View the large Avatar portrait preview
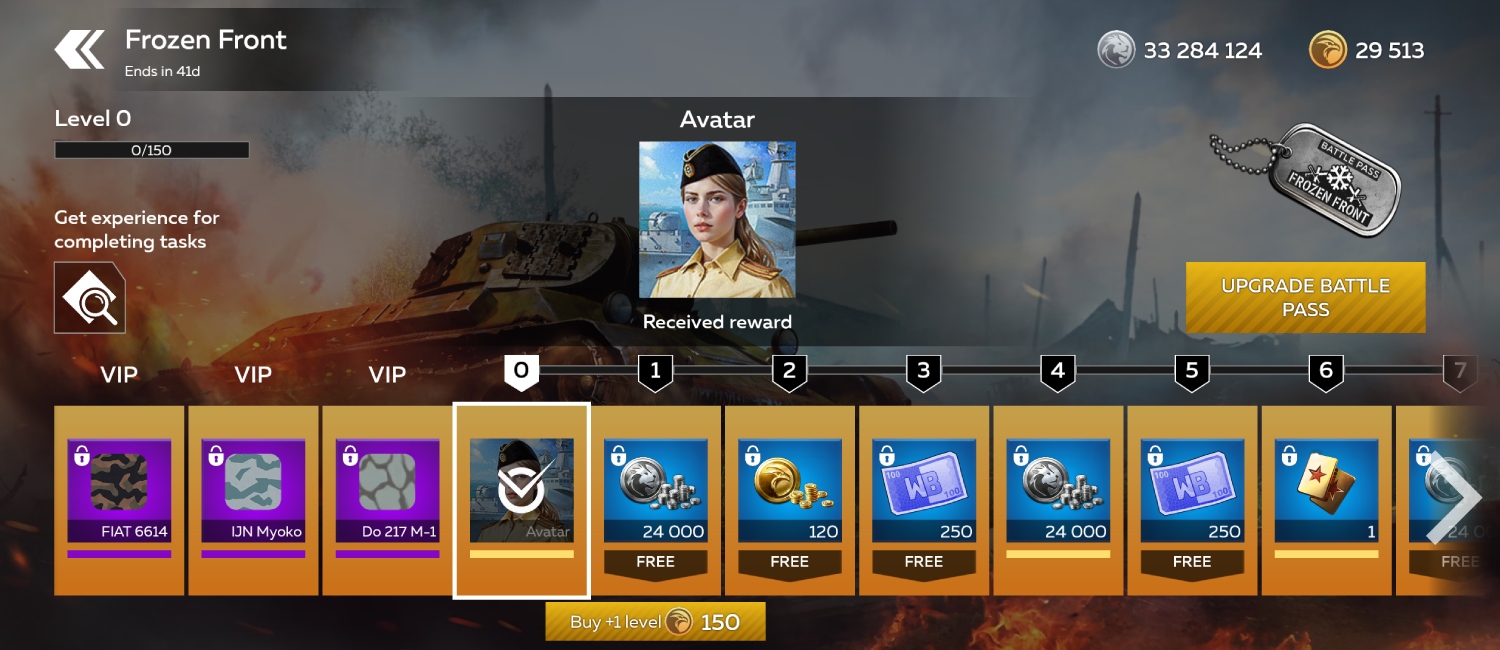This screenshot has height=650, width=1500. tap(717, 220)
